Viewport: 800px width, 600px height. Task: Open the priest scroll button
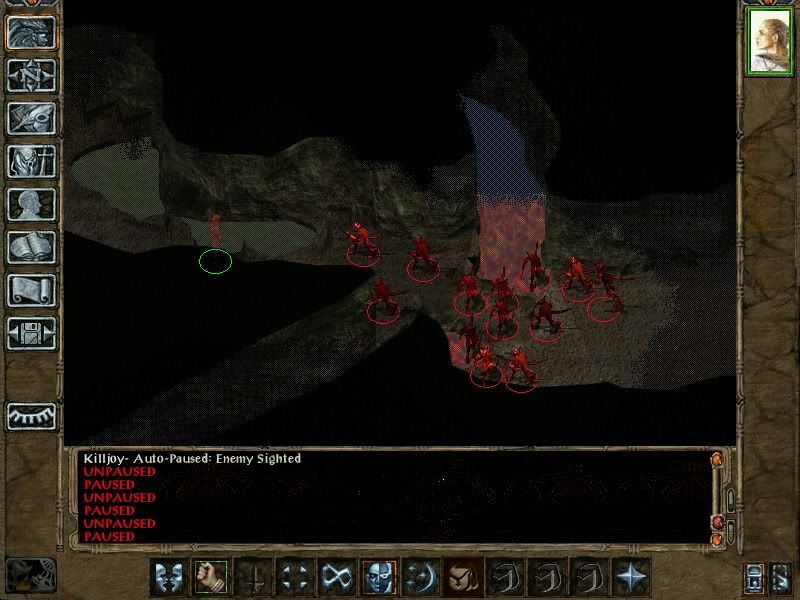pos(31,290)
